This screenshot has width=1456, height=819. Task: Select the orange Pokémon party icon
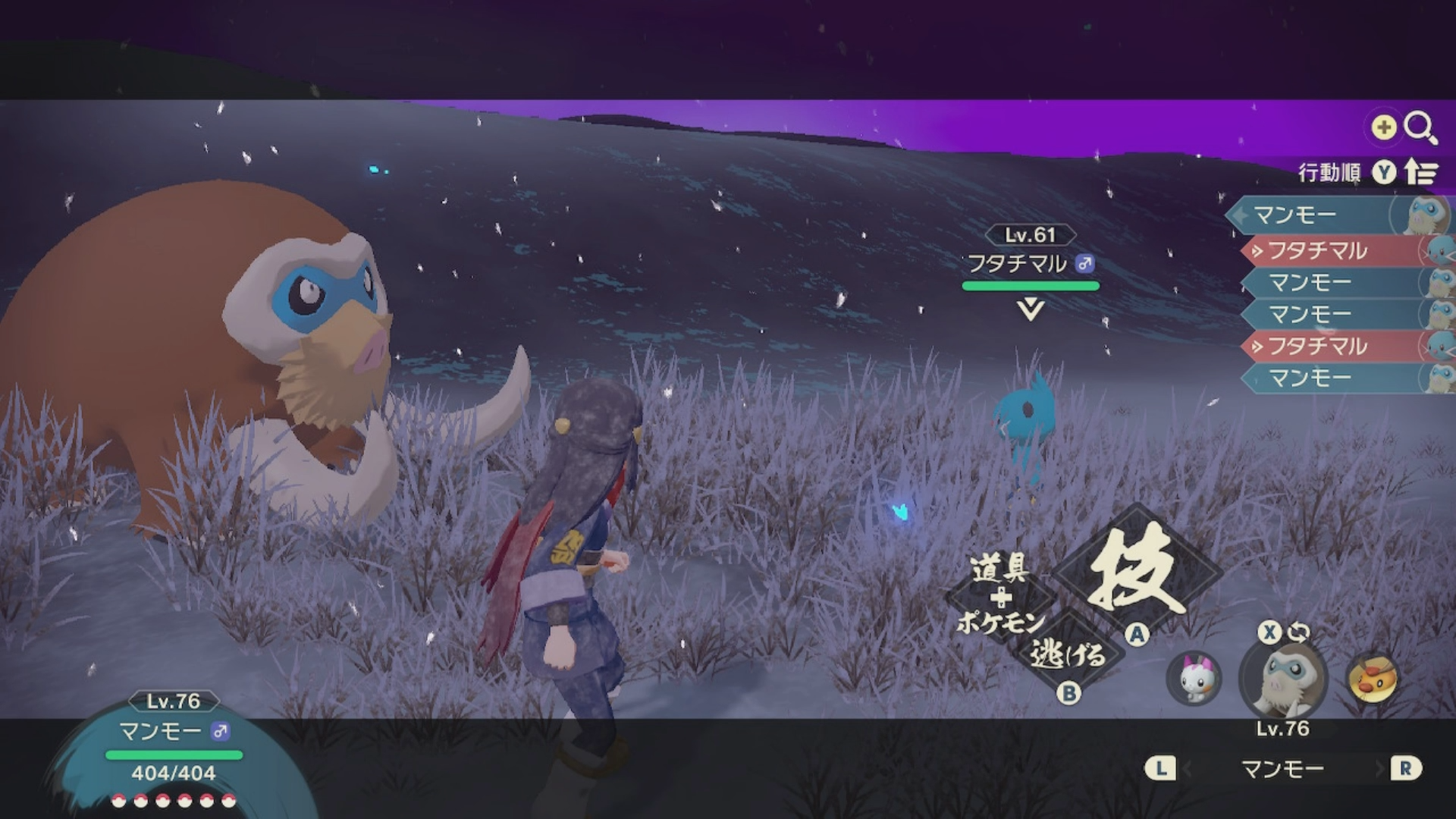1373,677
